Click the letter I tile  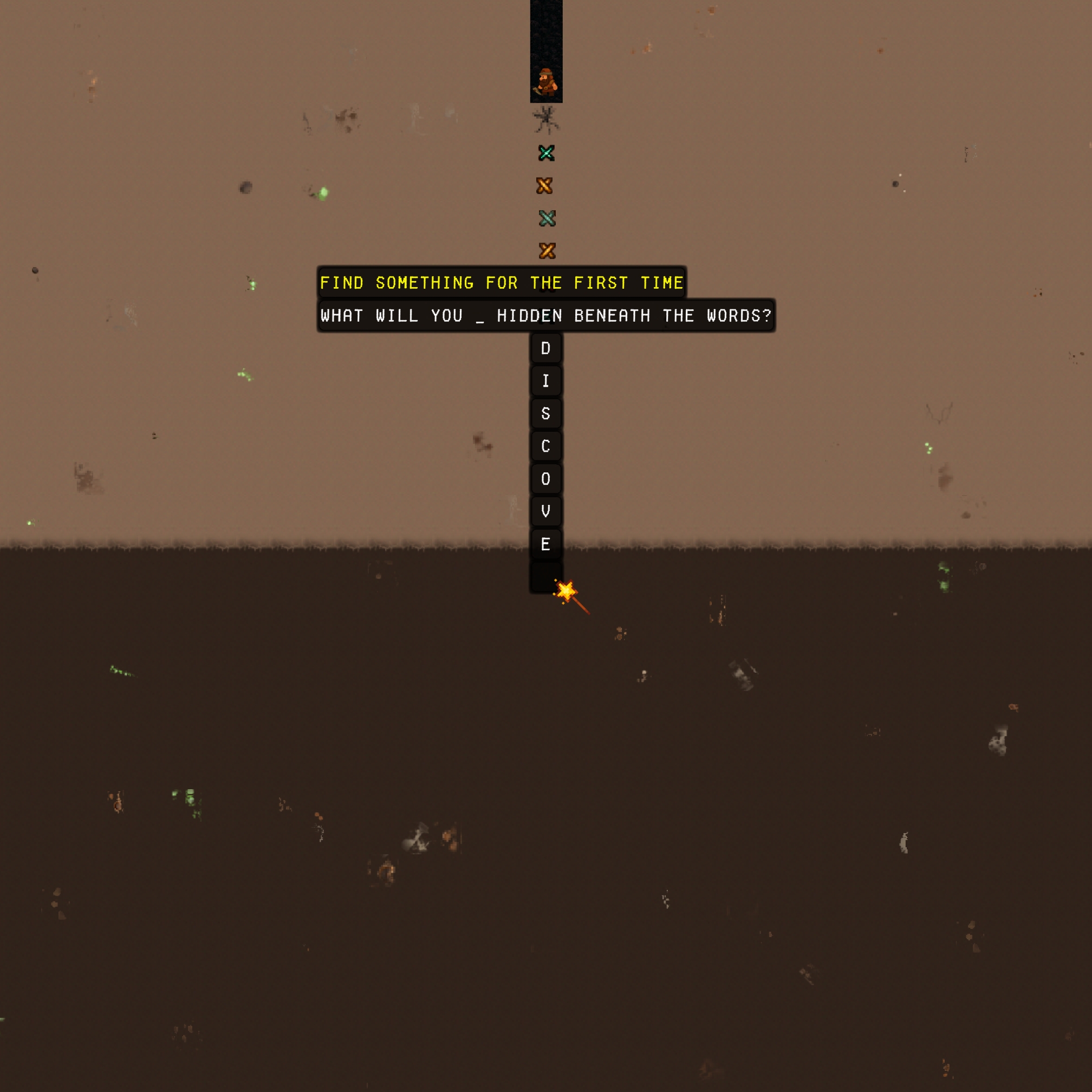pyautogui.click(x=545, y=381)
